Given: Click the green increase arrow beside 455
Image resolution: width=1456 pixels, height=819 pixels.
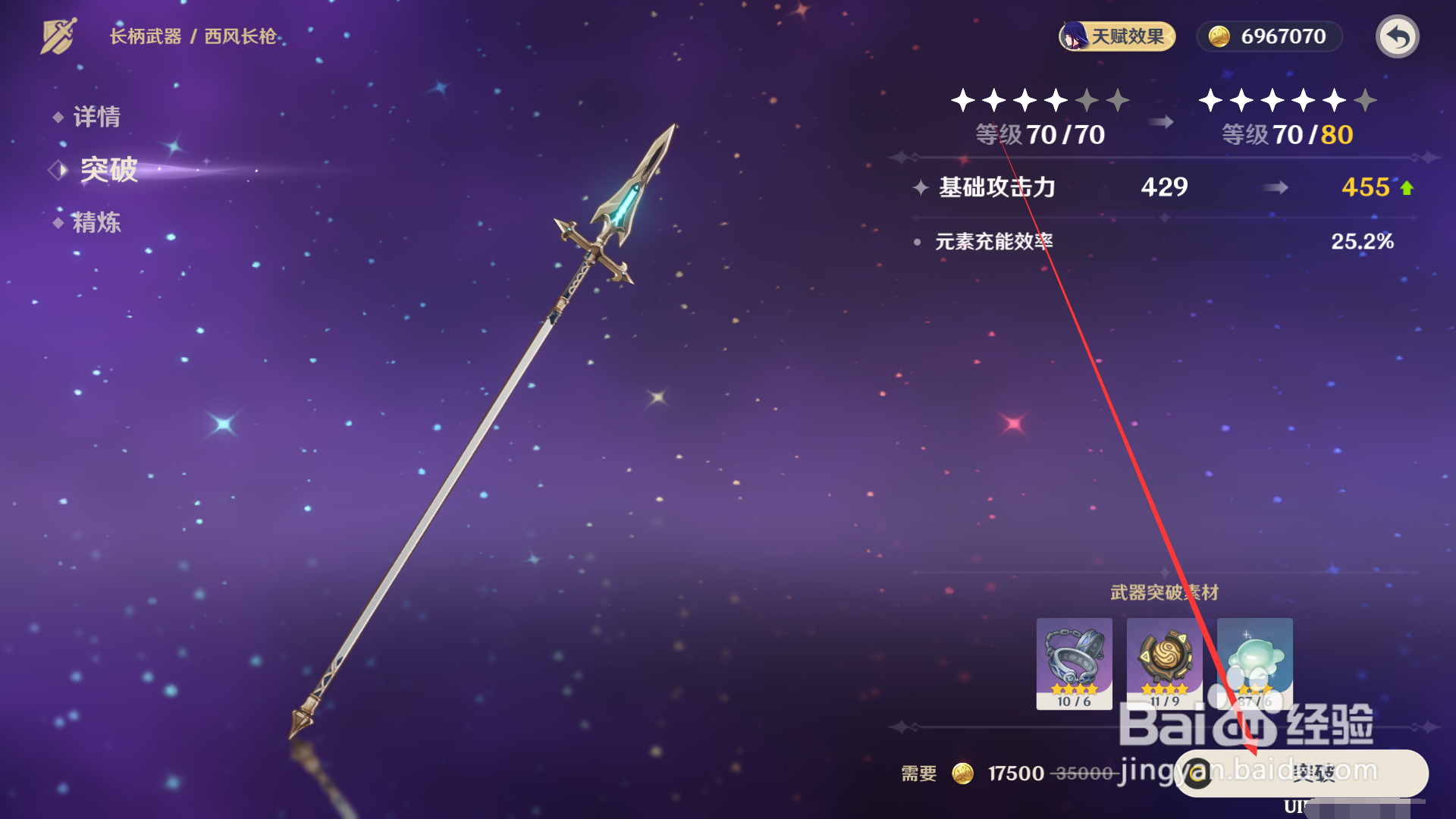Looking at the screenshot, I should (1408, 187).
